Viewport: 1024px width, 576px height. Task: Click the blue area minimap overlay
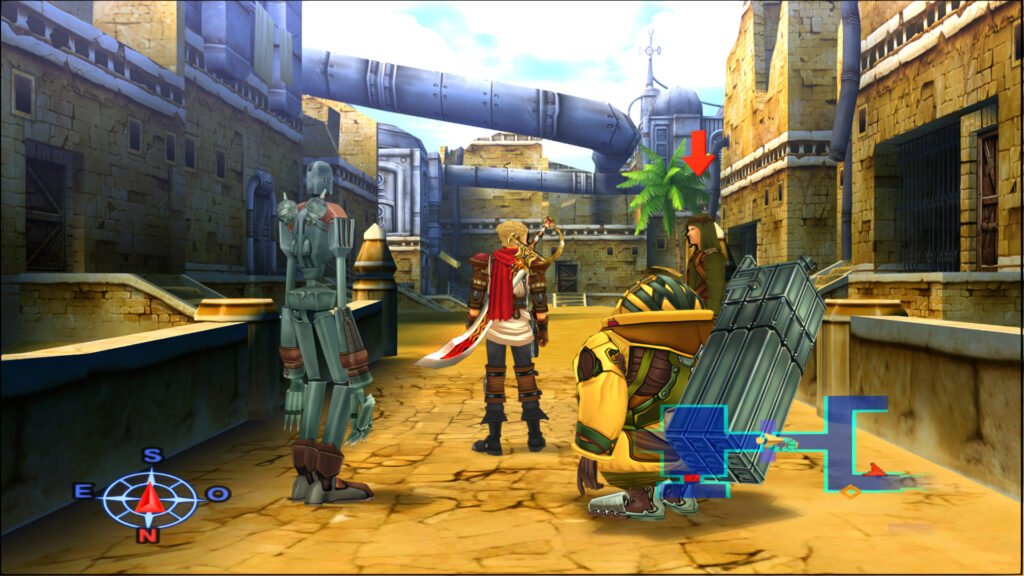point(775,443)
